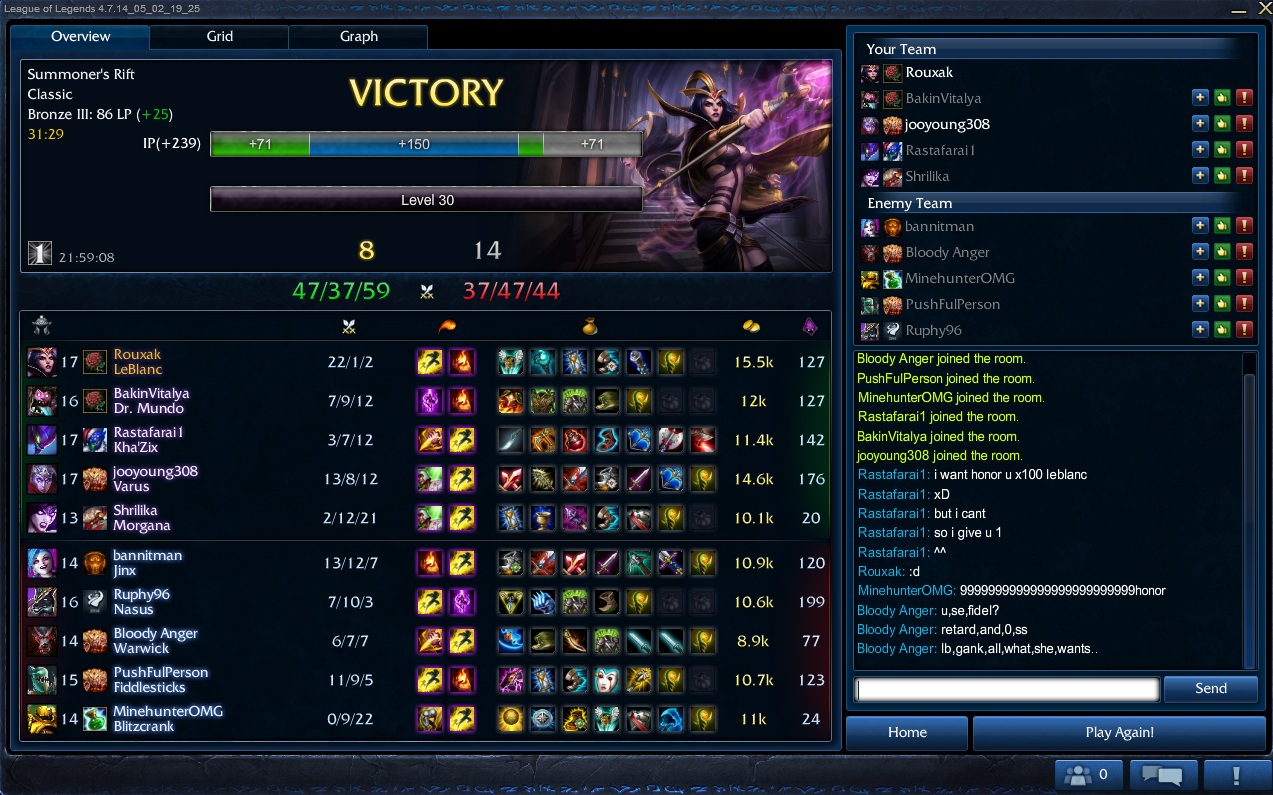Open the Graph tab
The height and width of the screenshot is (795, 1273).
click(358, 37)
